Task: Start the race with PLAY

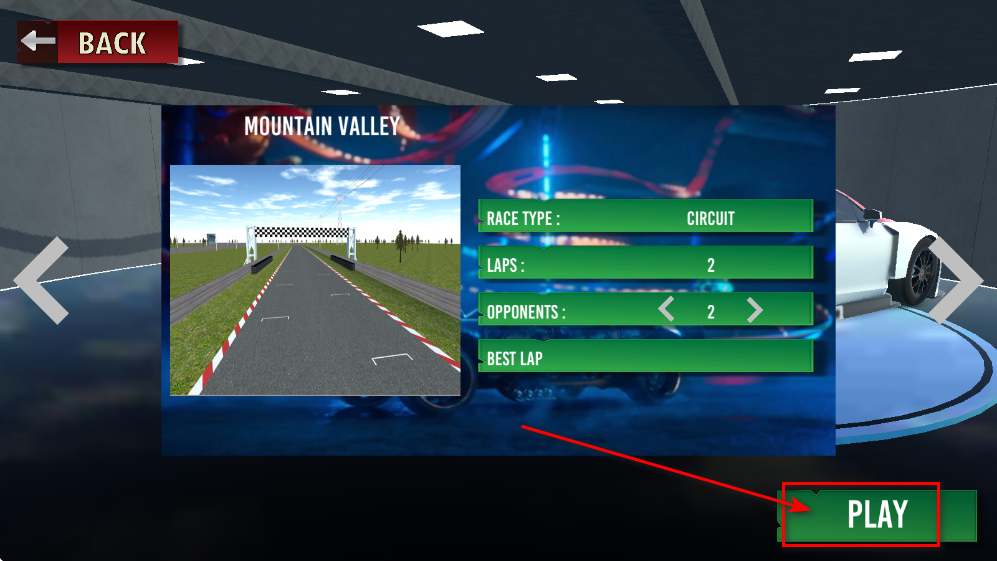Action: pyautogui.click(x=876, y=515)
